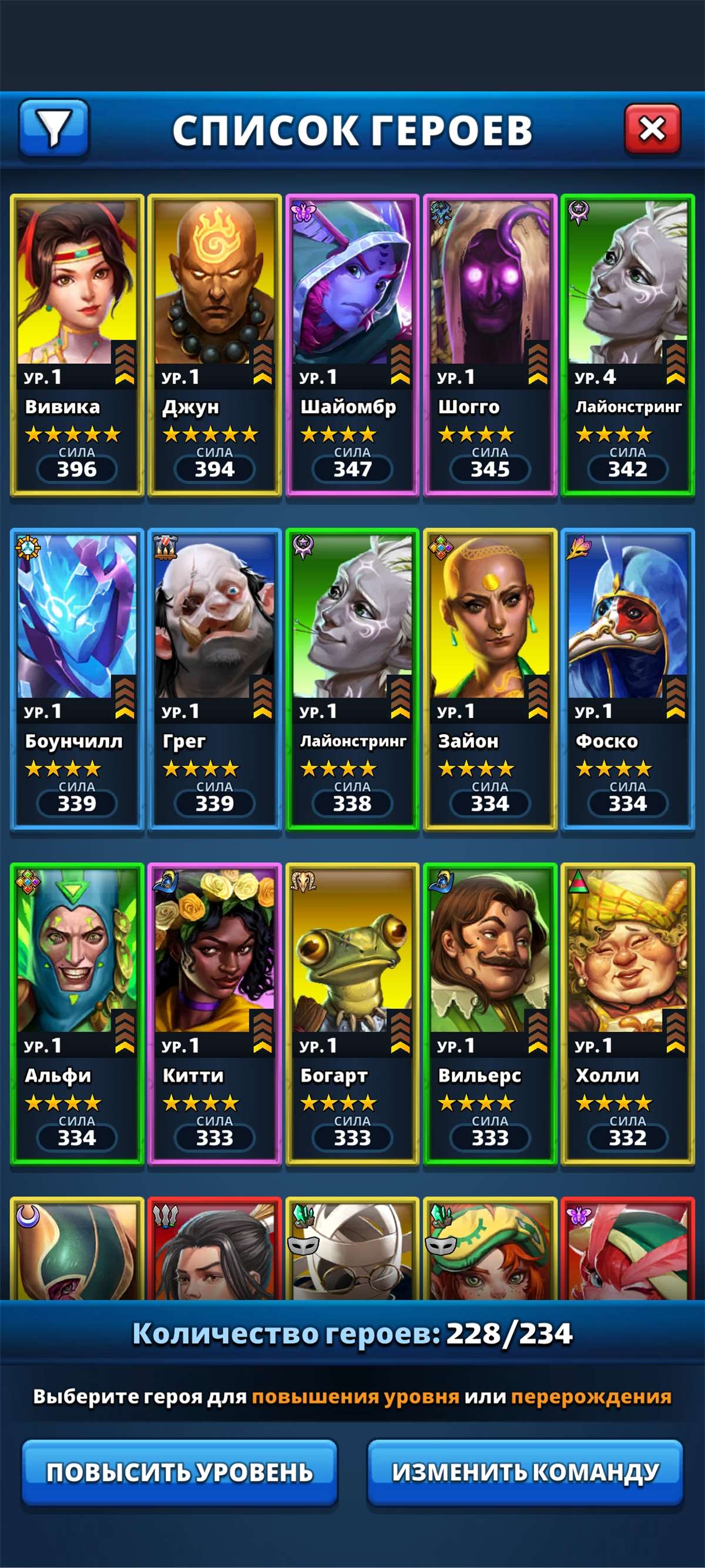
Task: Open the Грег hero card
Action: click(214, 679)
